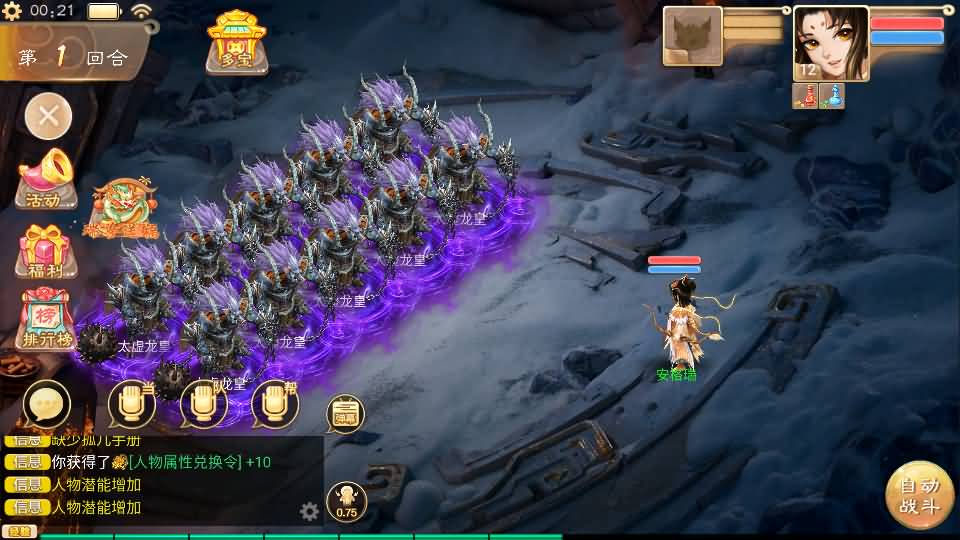Image resolution: width=960 pixels, height=540 pixels.
Task: Activate the 帮 guild voice microphone
Action: click(x=275, y=404)
